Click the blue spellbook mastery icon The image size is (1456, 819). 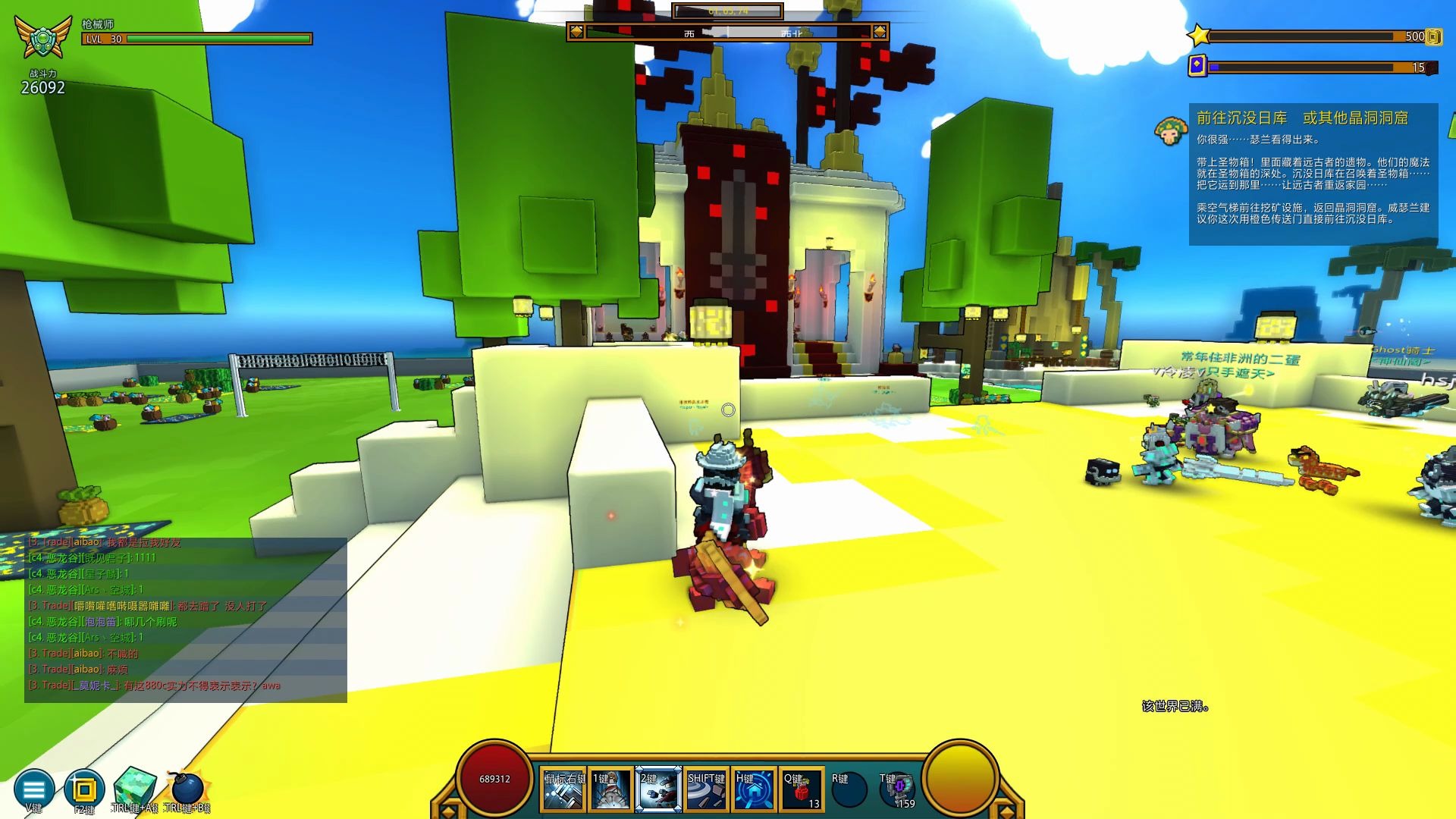pyautogui.click(x=1197, y=66)
